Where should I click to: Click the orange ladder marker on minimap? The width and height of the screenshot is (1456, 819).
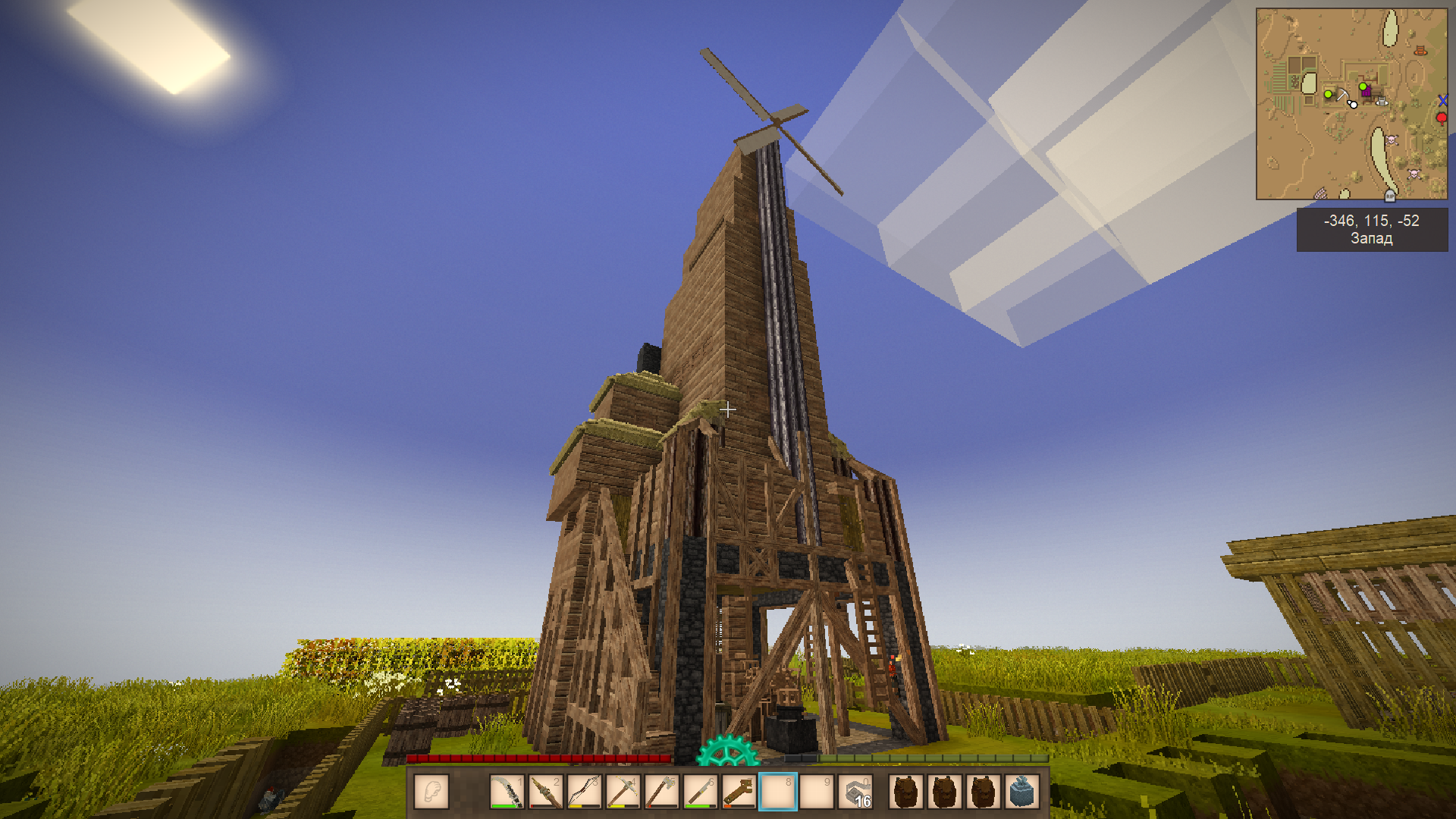click(1420, 51)
